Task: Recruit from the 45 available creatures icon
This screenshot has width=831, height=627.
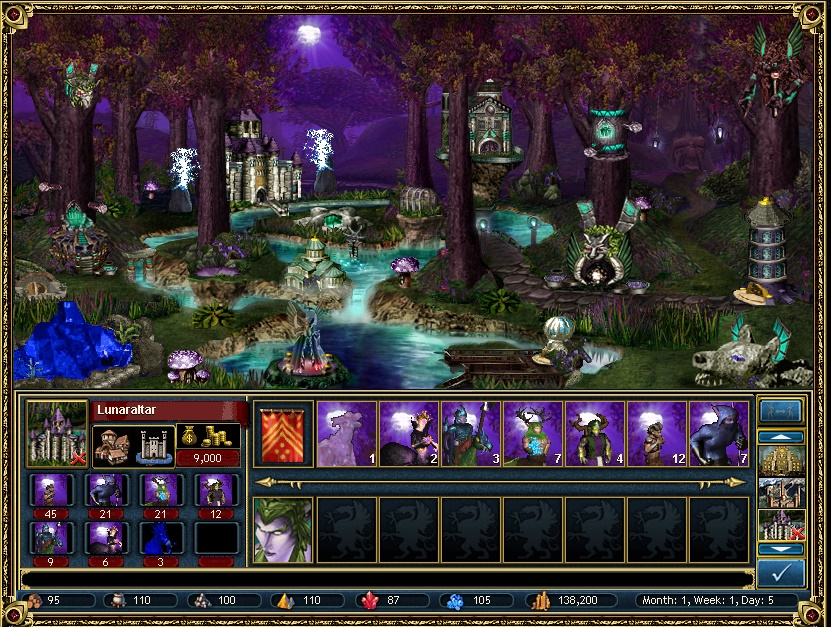Action: coord(47,490)
